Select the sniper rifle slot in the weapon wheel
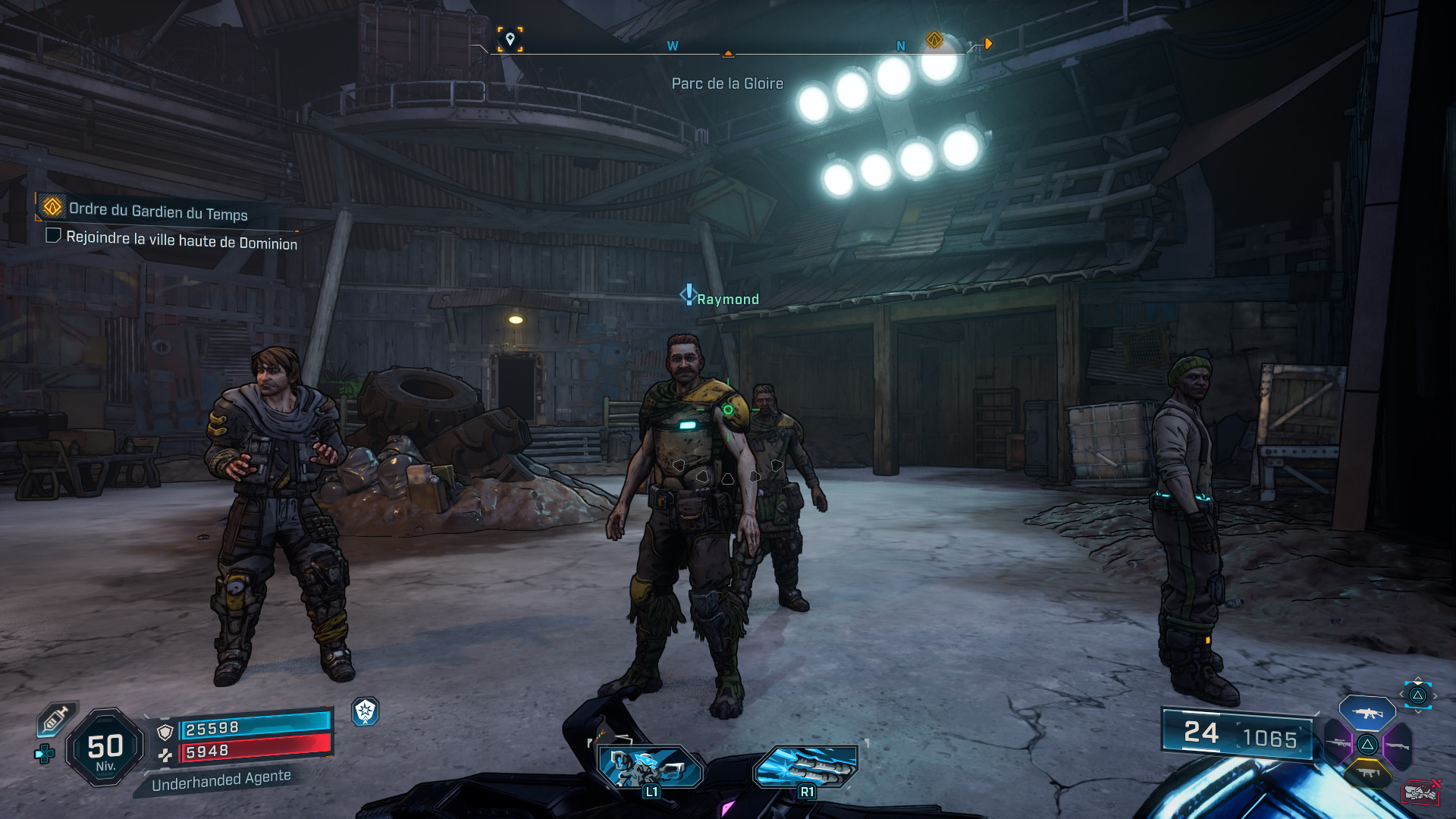 click(1338, 743)
